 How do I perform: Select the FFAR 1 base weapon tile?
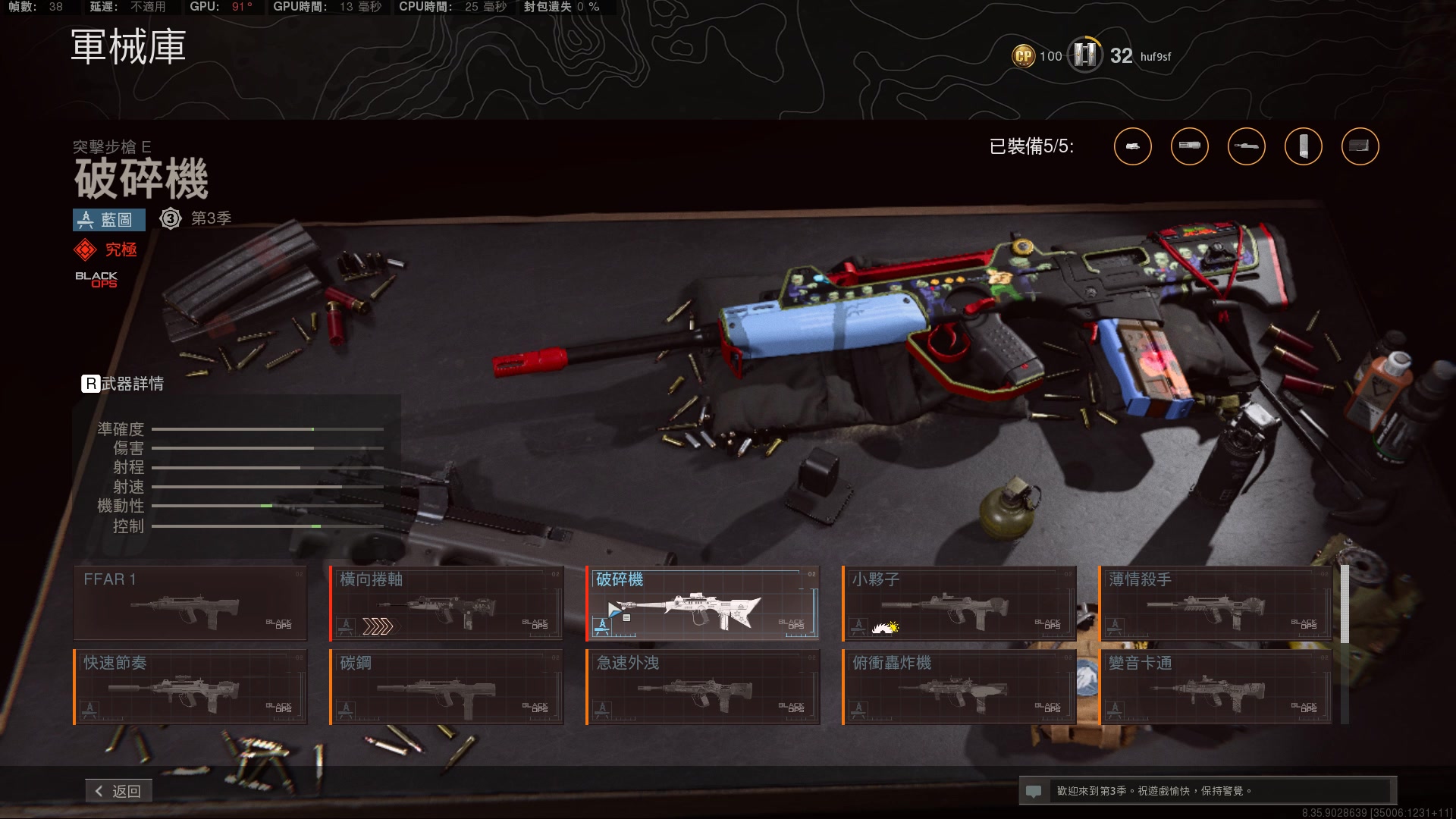coord(190,603)
